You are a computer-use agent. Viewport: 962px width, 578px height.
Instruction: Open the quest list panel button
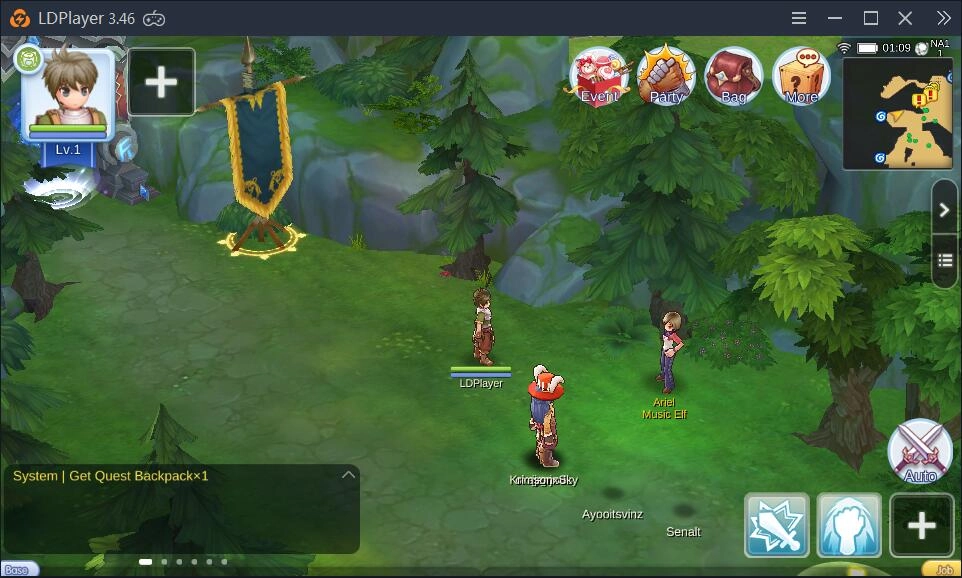pyautogui.click(x=945, y=261)
